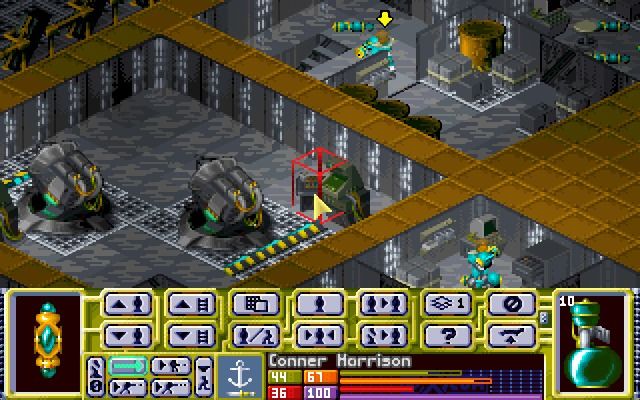Toggle the multi-level layers view
Screen dimensions: 640x400
[x=447, y=304]
